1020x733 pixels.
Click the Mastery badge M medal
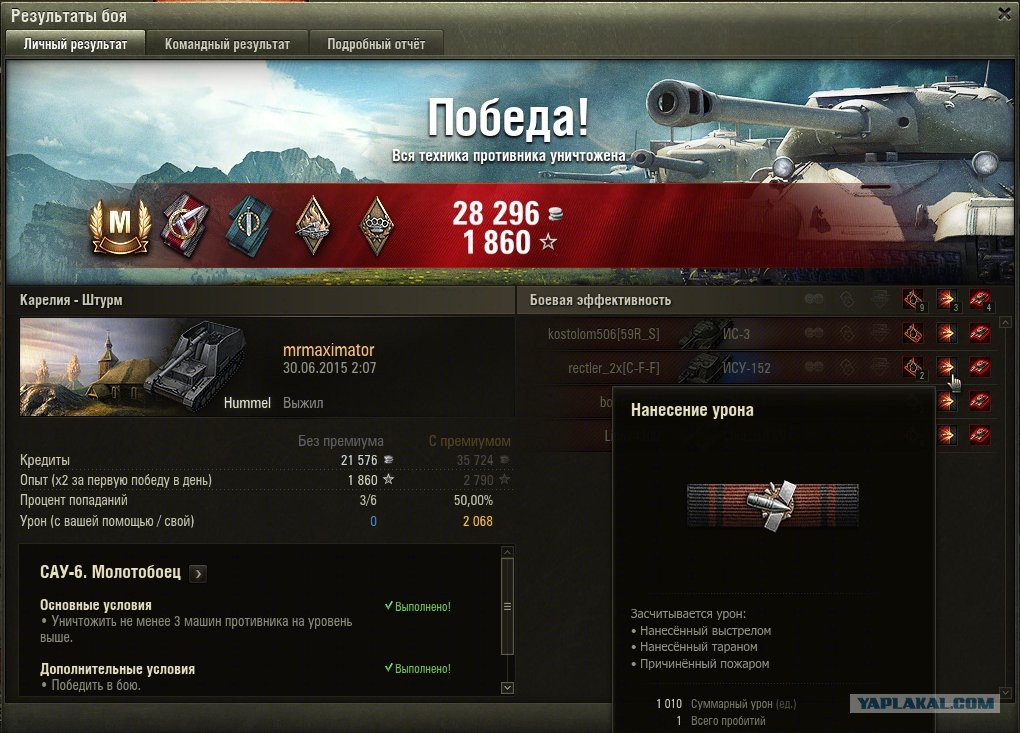point(120,224)
